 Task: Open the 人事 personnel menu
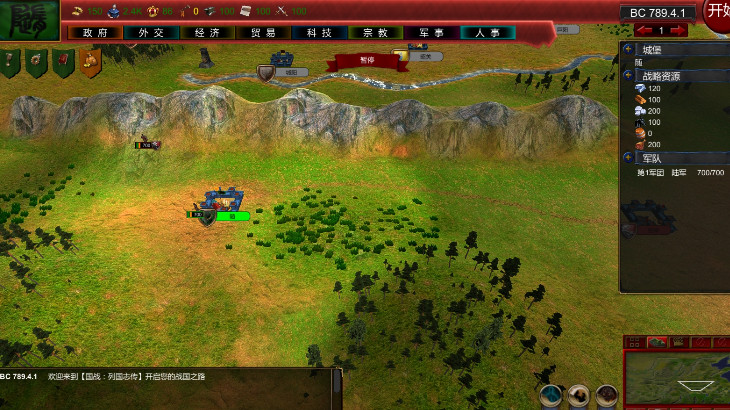click(x=487, y=33)
